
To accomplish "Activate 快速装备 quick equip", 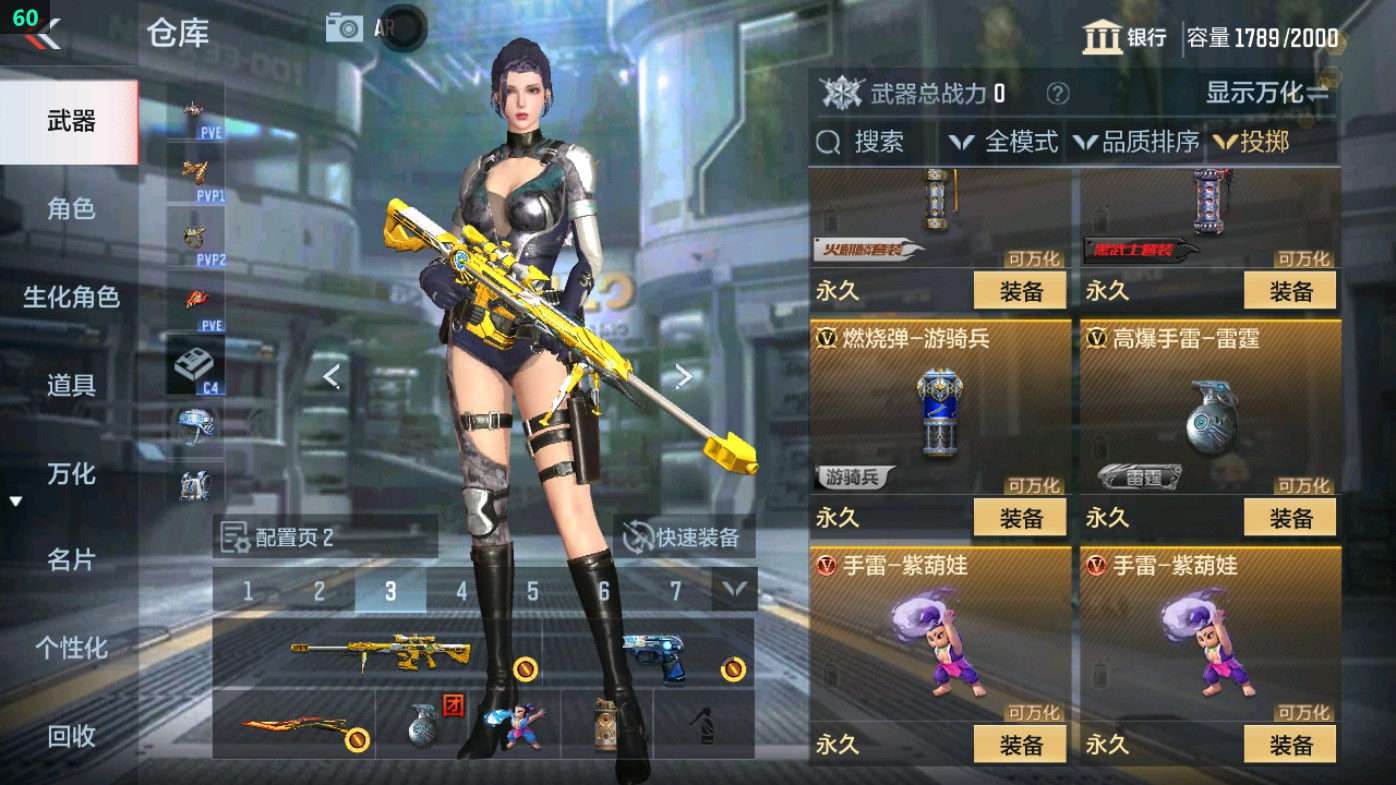I will pyautogui.click(x=680, y=536).
